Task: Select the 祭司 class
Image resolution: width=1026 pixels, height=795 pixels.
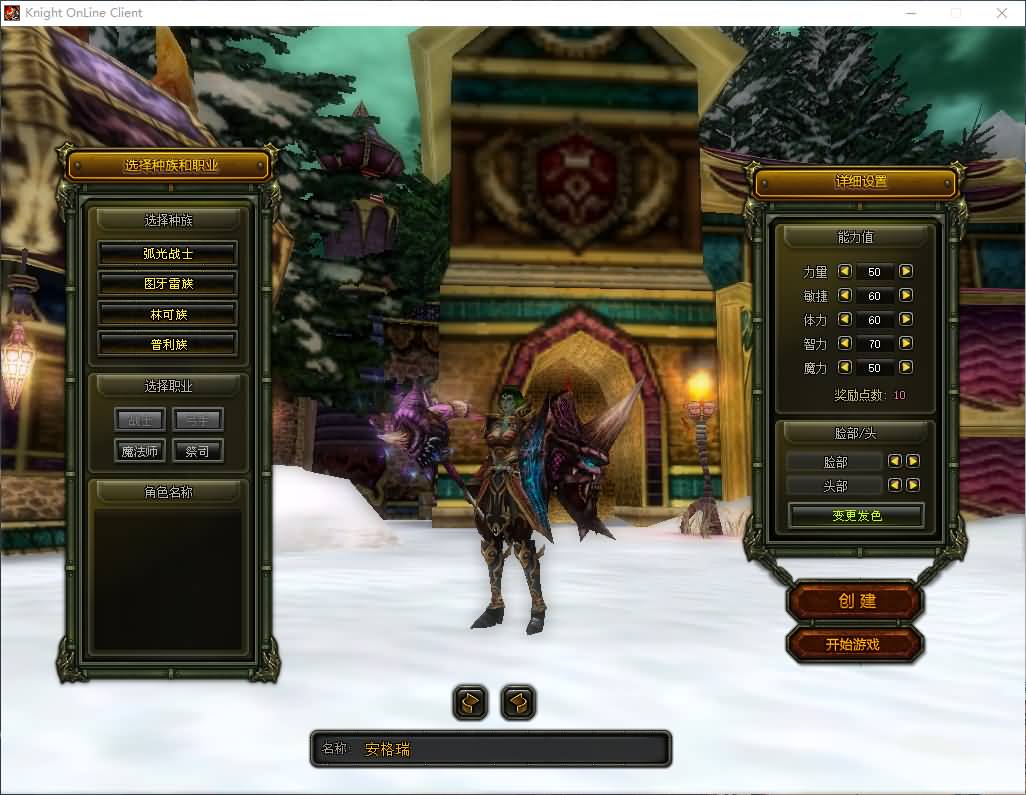Action: 197,451
